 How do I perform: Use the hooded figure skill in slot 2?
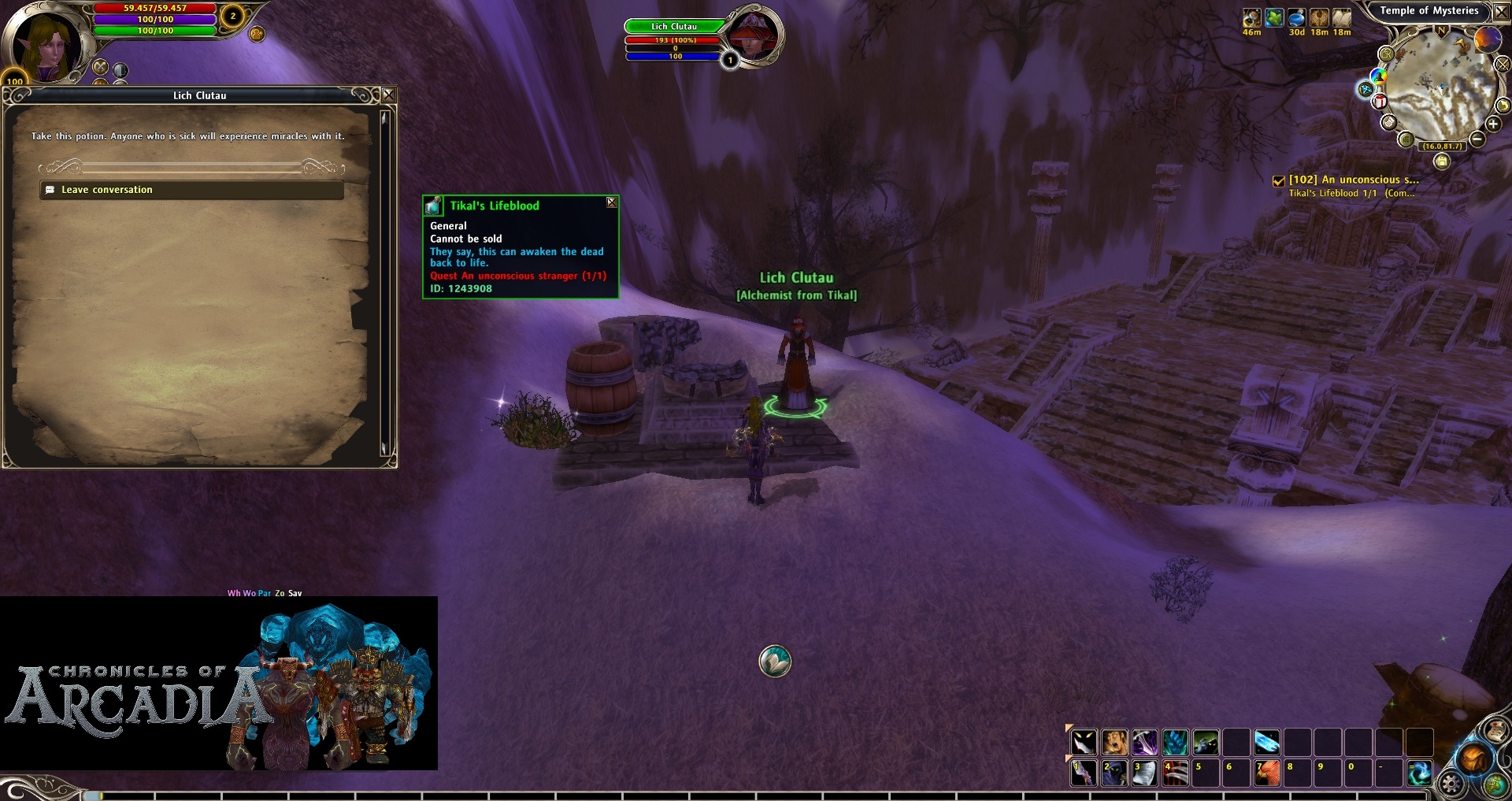click(1114, 773)
